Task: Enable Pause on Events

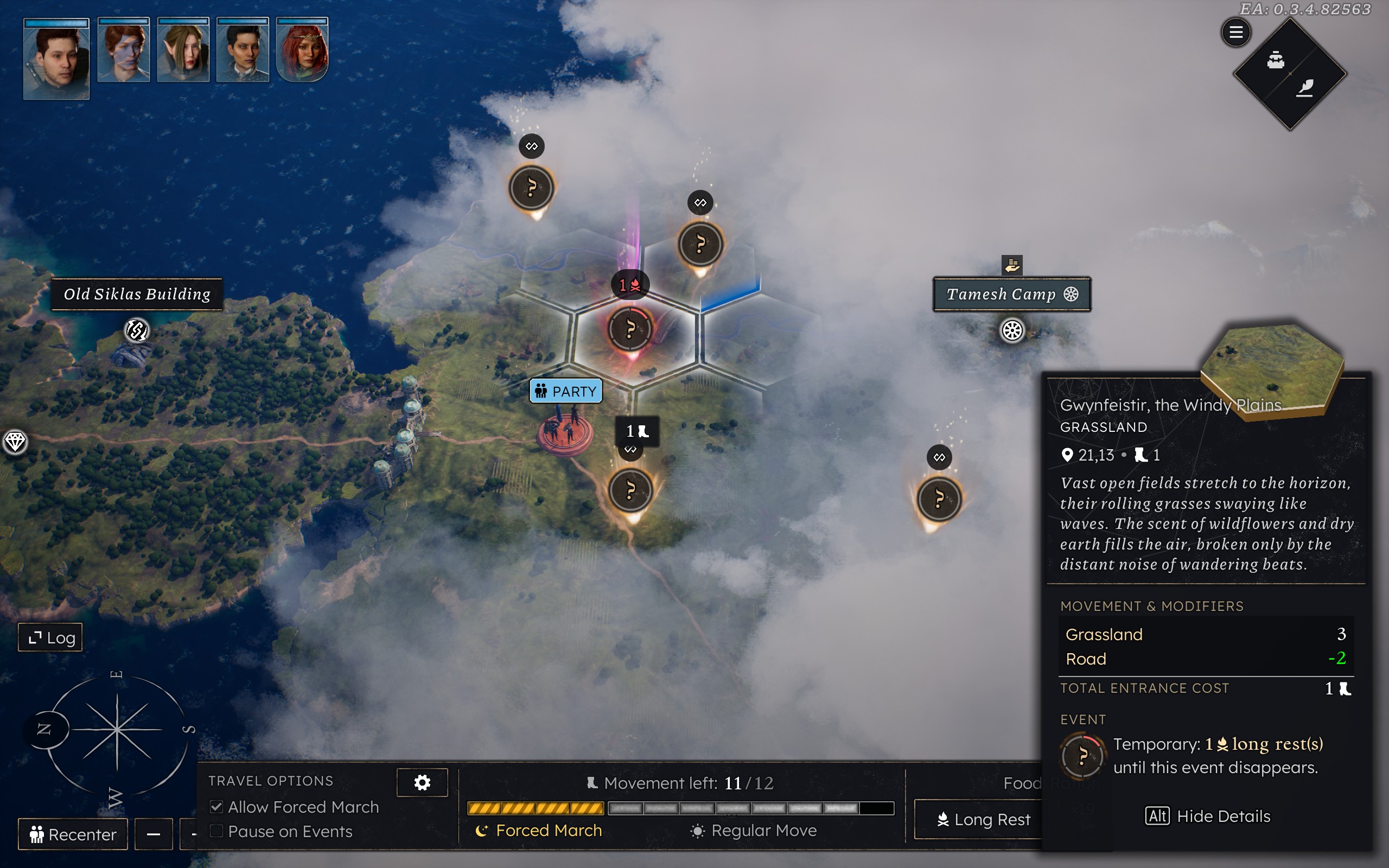Action: [x=216, y=831]
